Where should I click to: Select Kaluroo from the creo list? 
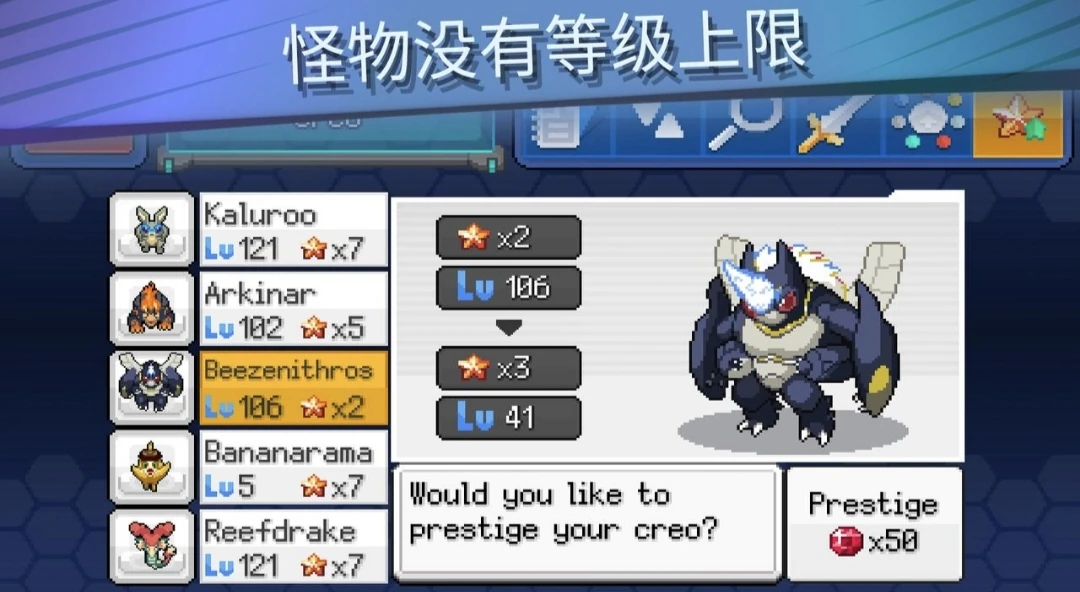click(293, 230)
